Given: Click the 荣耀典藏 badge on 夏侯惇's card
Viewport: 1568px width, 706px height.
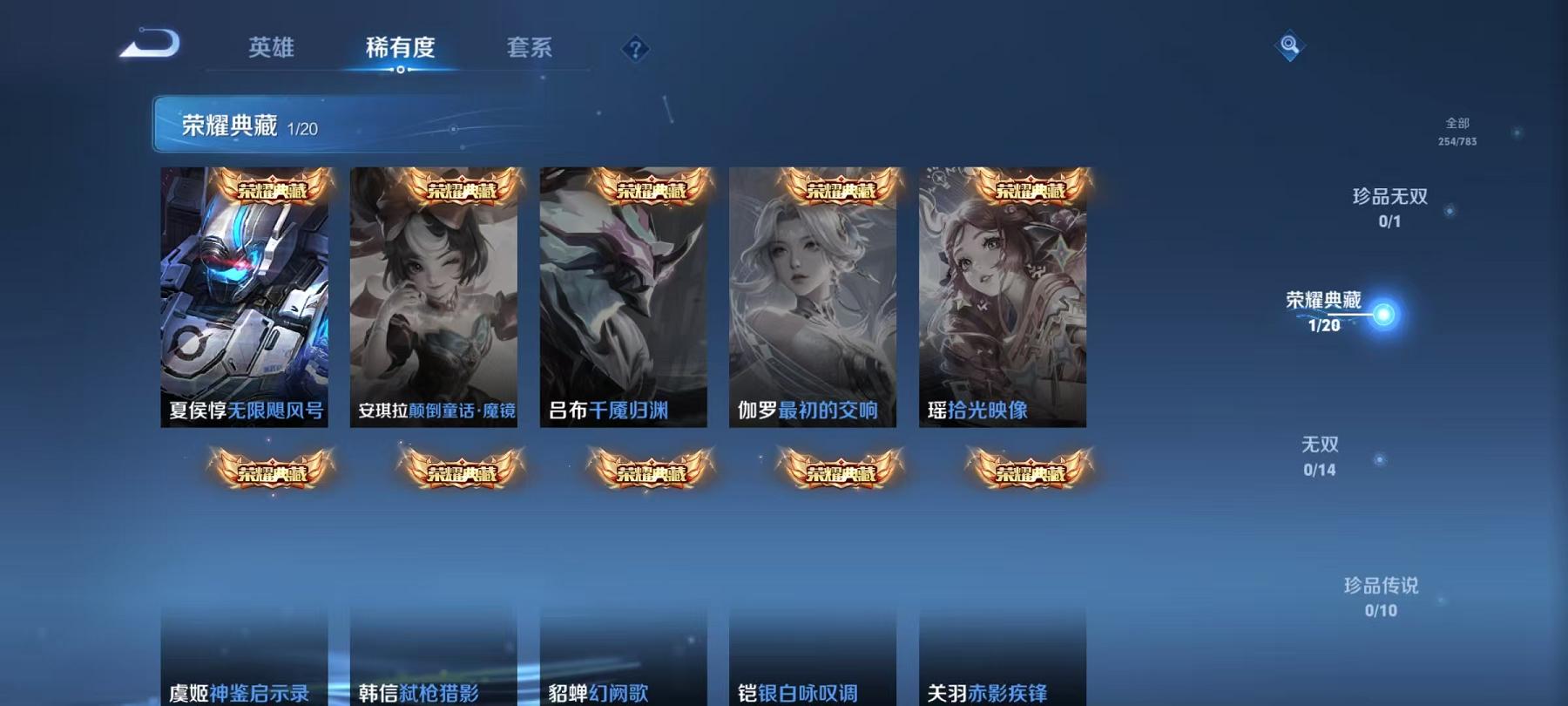Looking at the screenshot, I should click(273, 188).
